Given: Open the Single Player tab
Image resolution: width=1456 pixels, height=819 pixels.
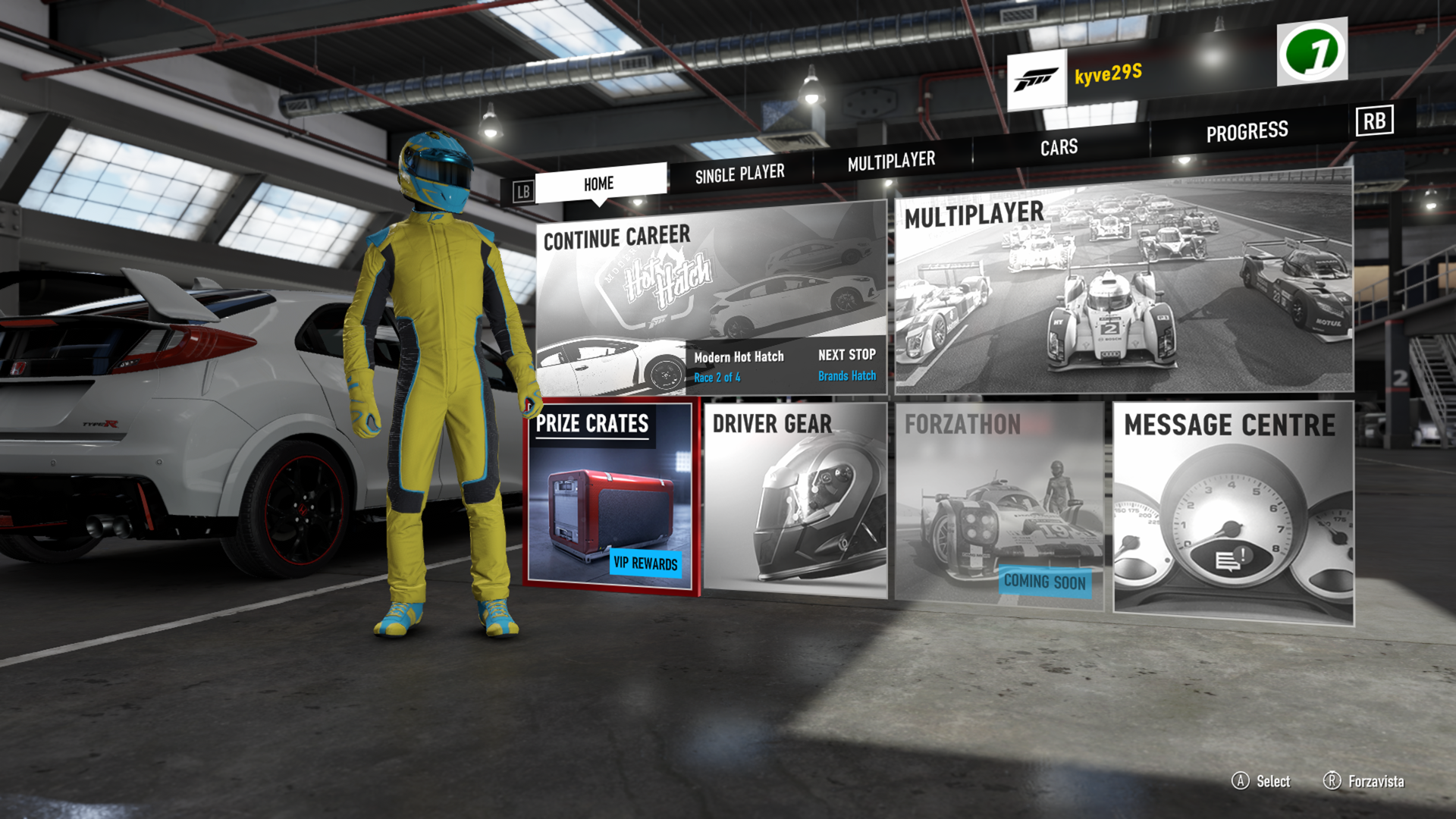Looking at the screenshot, I should [x=739, y=174].
